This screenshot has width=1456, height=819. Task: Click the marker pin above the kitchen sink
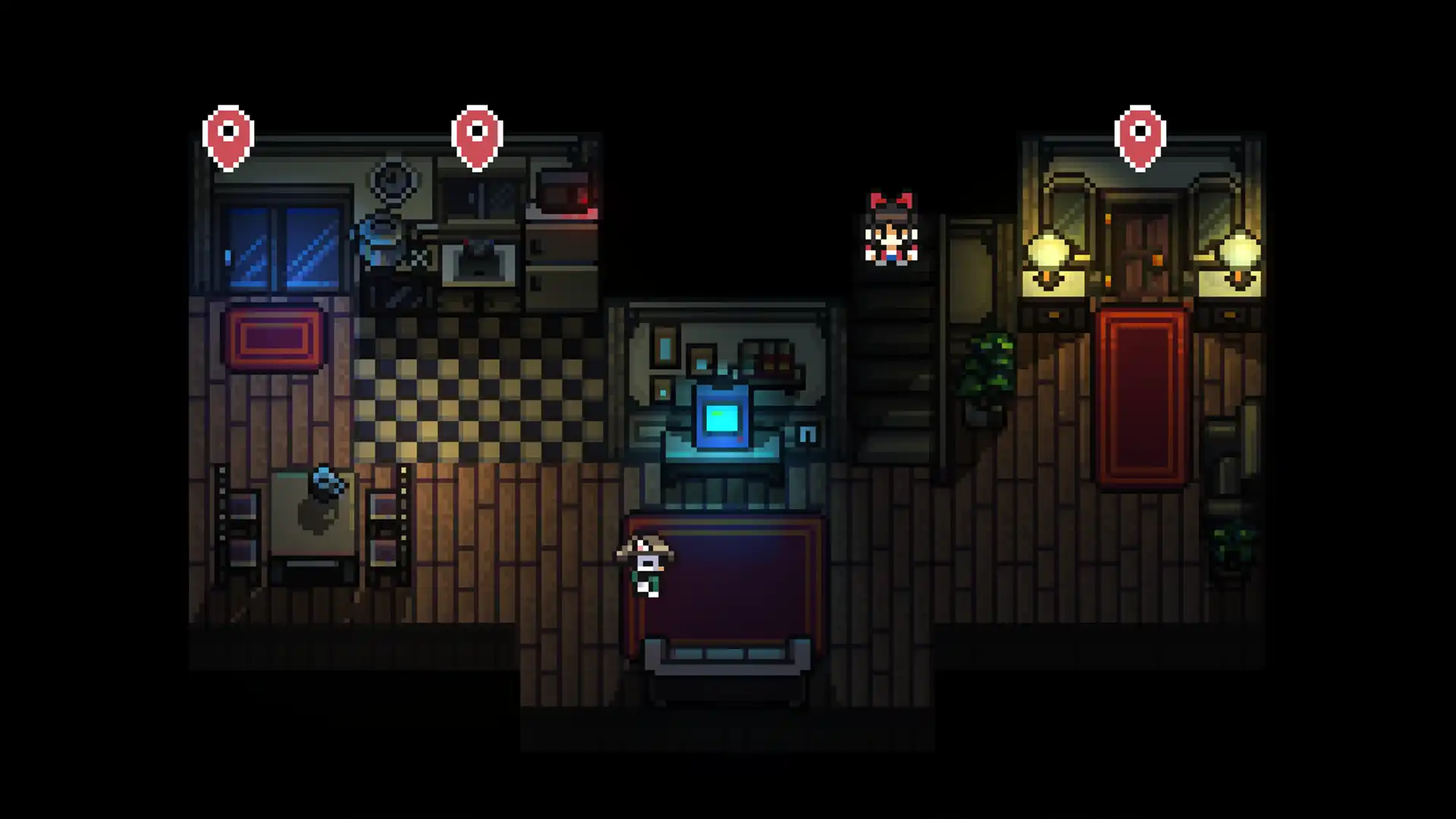pos(477,136)
